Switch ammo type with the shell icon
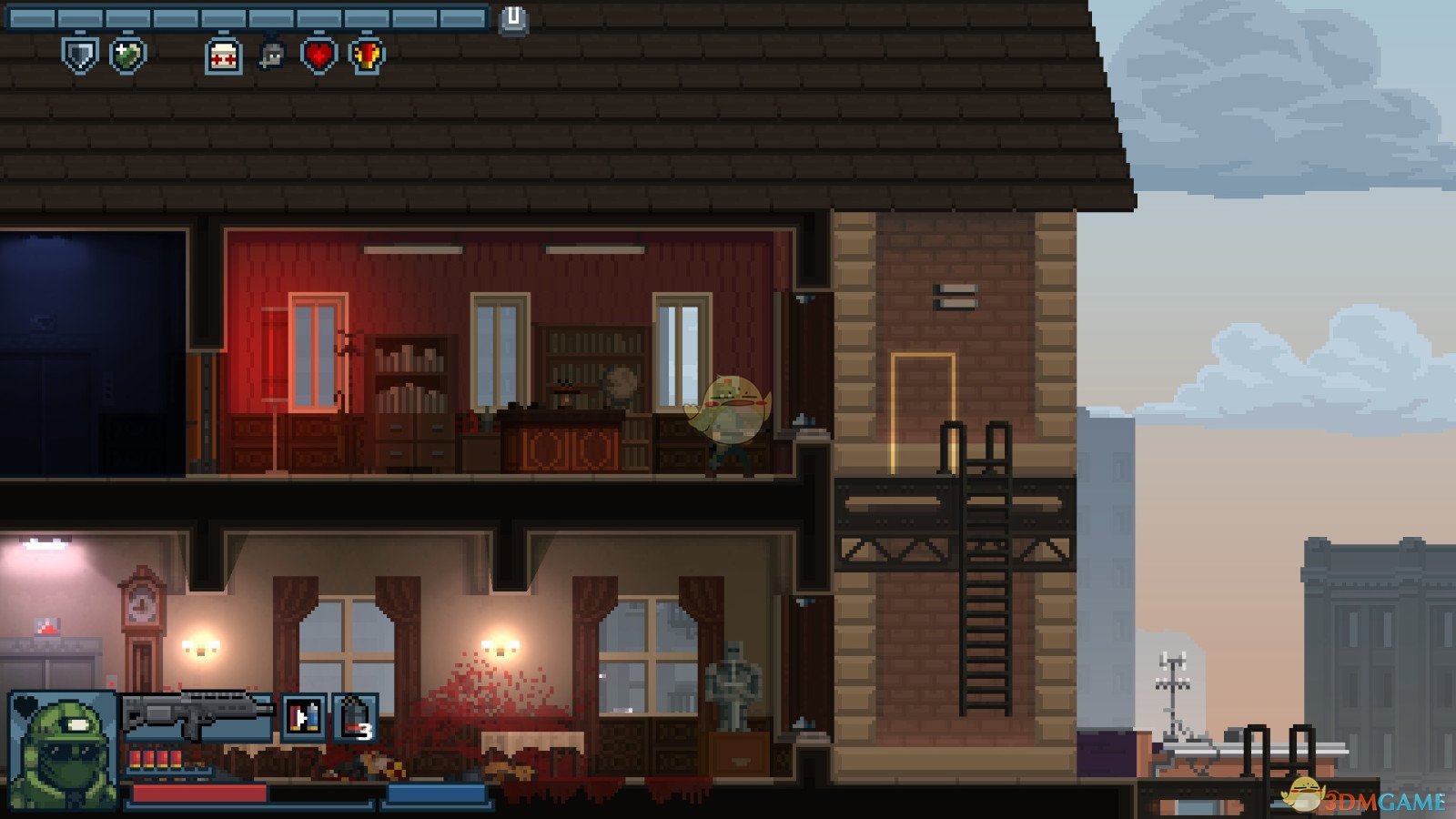This screenshot has height=819, width=1456. click(303, 717)
